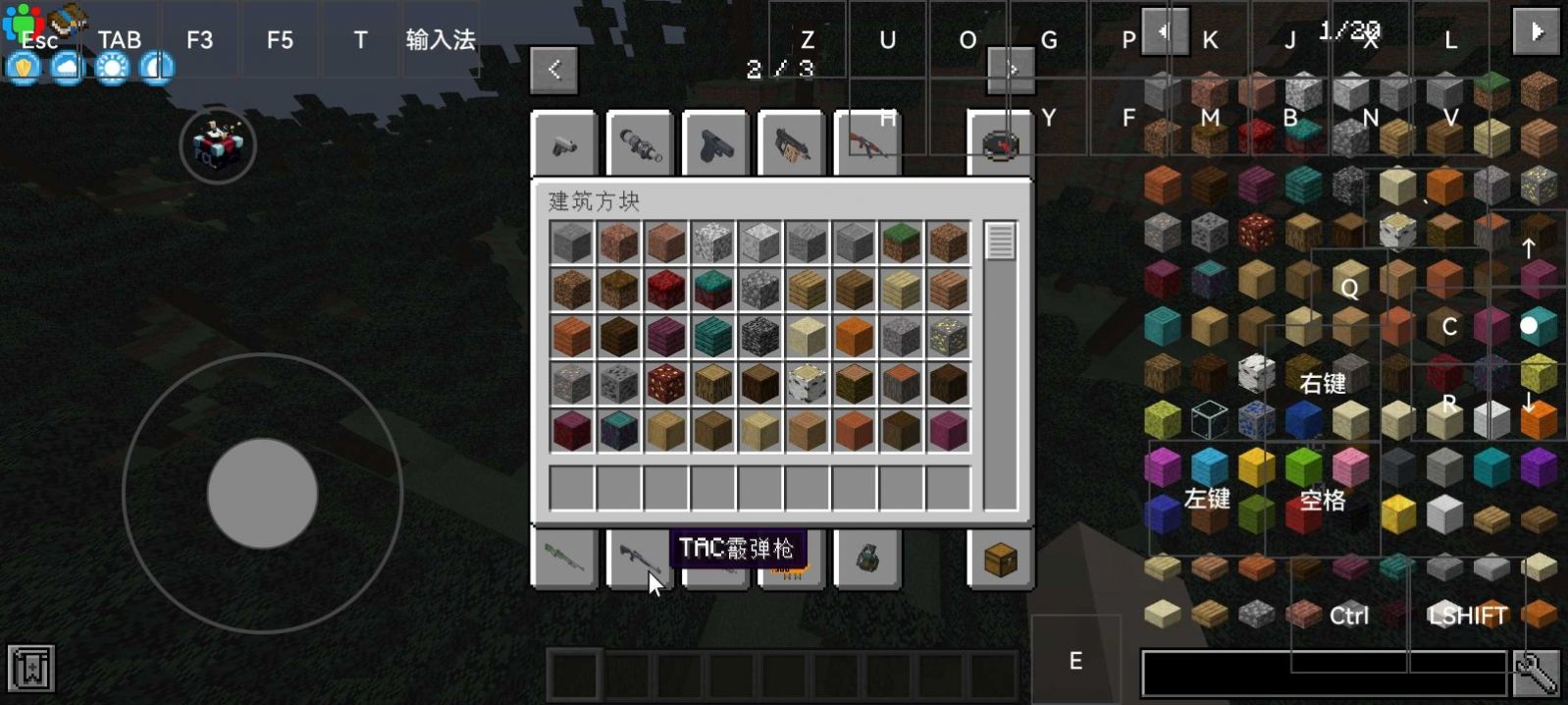Open JEI settings with the wrench button
The width and height of the screenshot is (1568, 705).
[x=1536, y=674]
